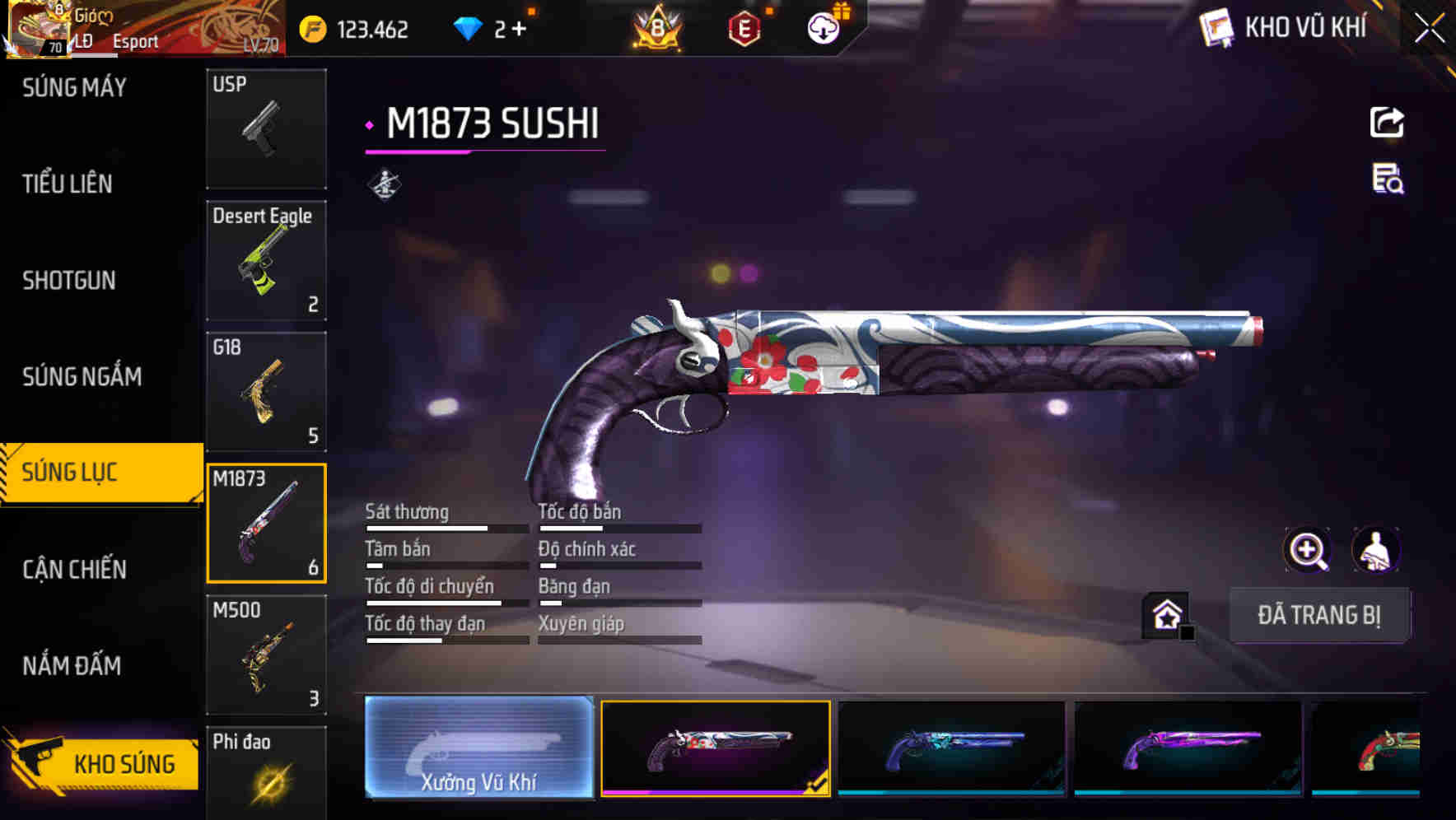1456x820 pixels.
Task: Click the share icon beside M1873 SUSHI
Action: (x=1386, y=121)
